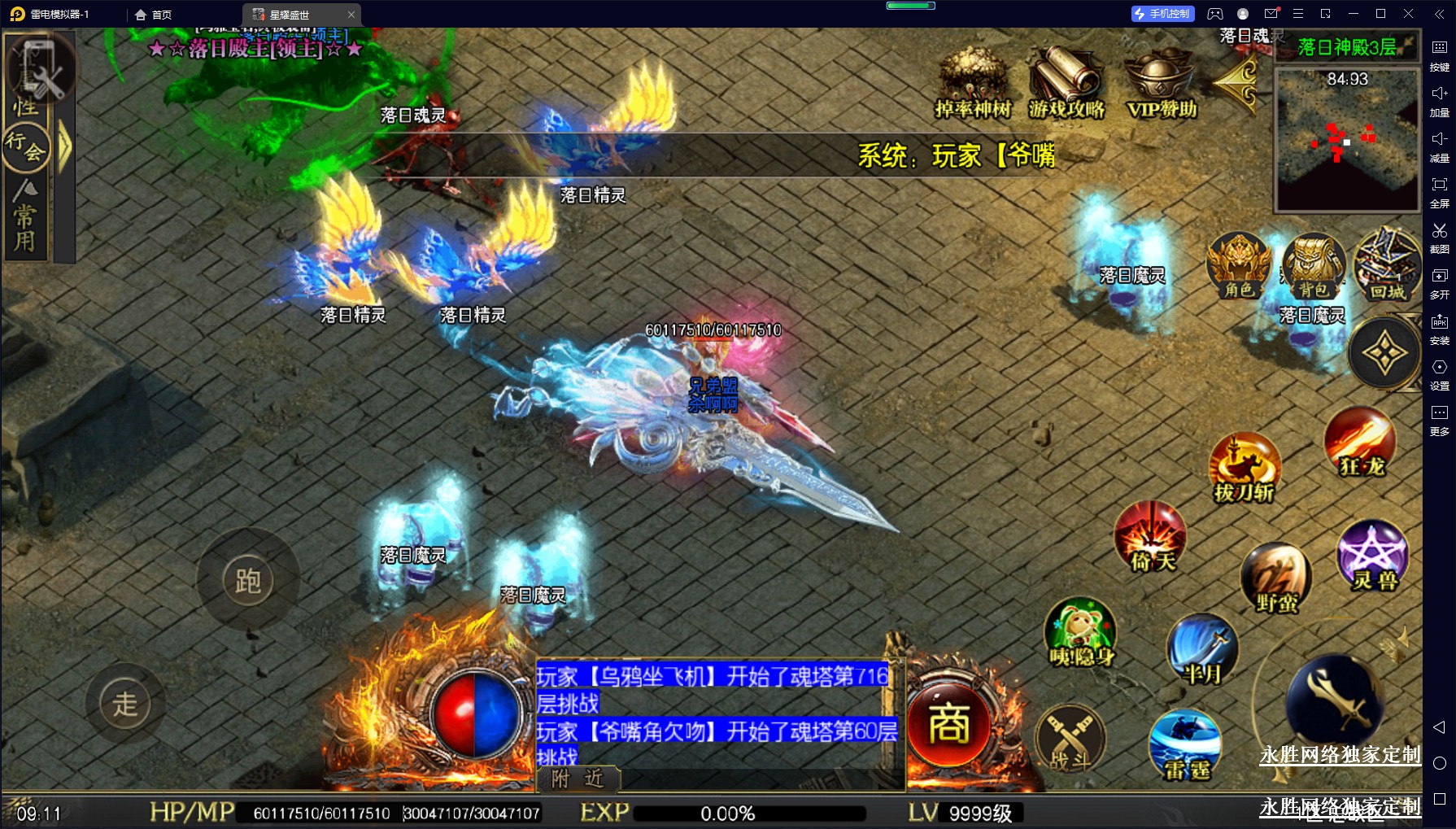Activate the 狂龙 skill
The width and height of the screenshot is (1456, 829).
[1361, 443]
